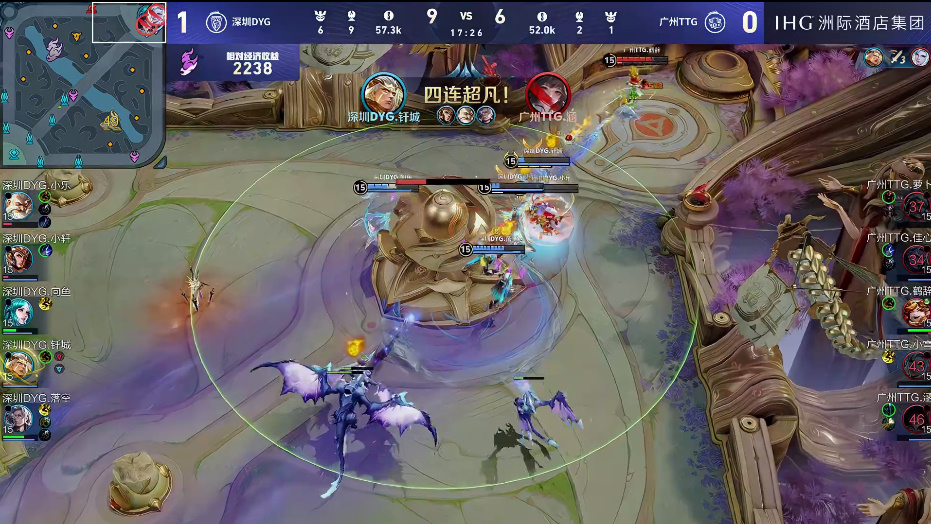
Task: Select 广州TTG.佳心 player portrait
Action: coord(915,259)
